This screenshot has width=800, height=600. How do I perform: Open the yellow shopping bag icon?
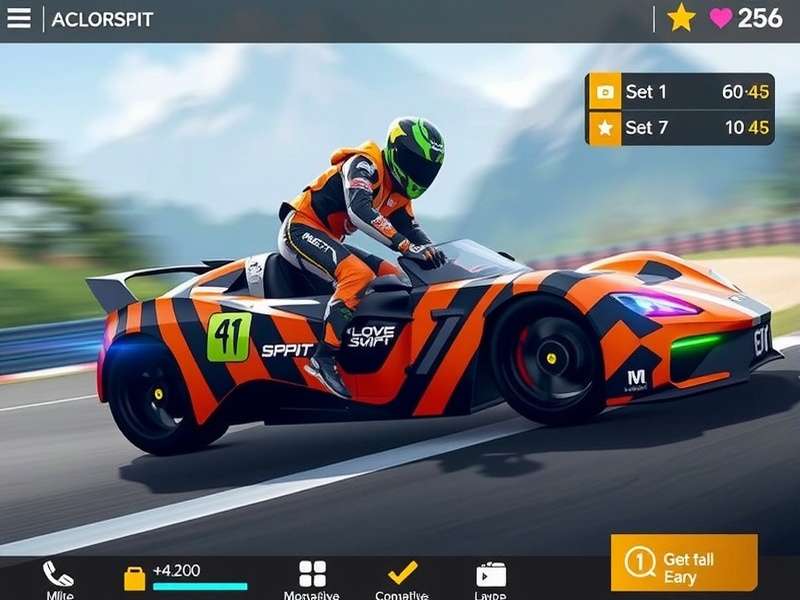point(134,578)
